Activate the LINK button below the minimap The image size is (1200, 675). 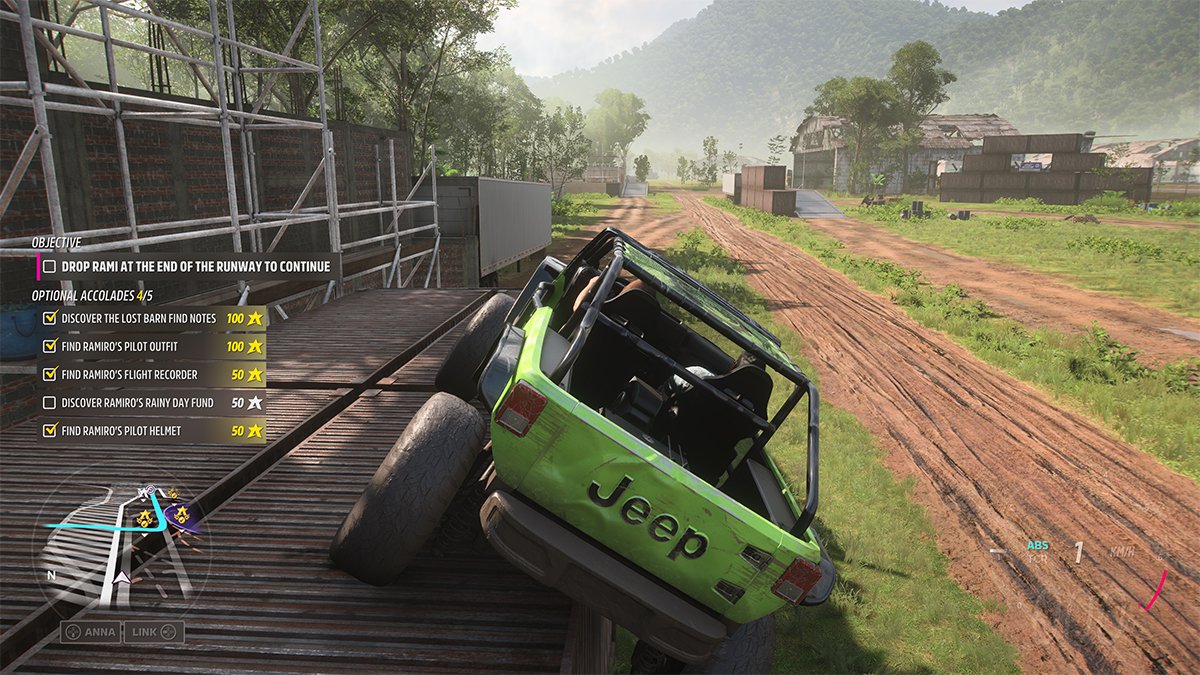pyautogui.click(x=154, y=632)
